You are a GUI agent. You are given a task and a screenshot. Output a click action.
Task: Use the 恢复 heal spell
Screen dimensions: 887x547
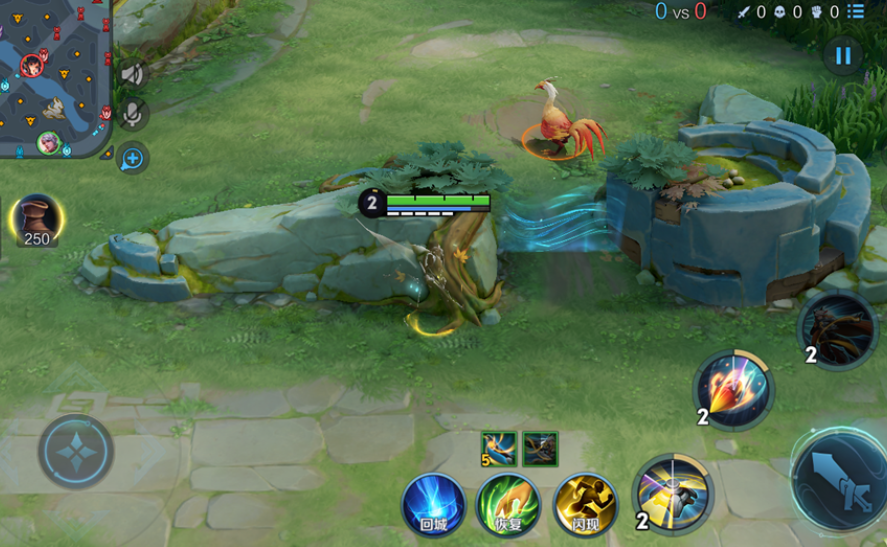coord(508,504)
